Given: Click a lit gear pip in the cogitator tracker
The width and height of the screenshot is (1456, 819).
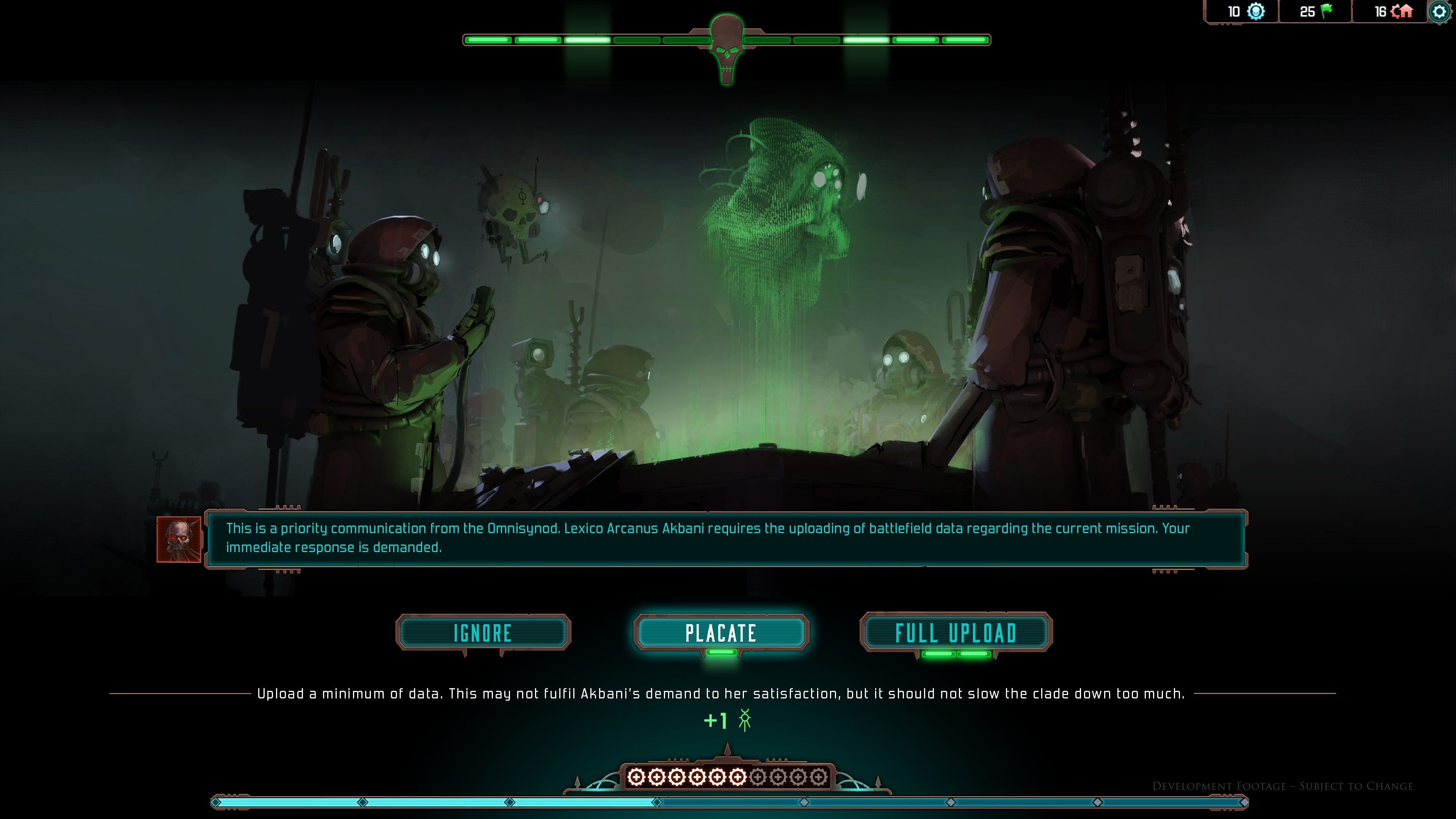Looking at the screenshot, I should coord(677,778).
